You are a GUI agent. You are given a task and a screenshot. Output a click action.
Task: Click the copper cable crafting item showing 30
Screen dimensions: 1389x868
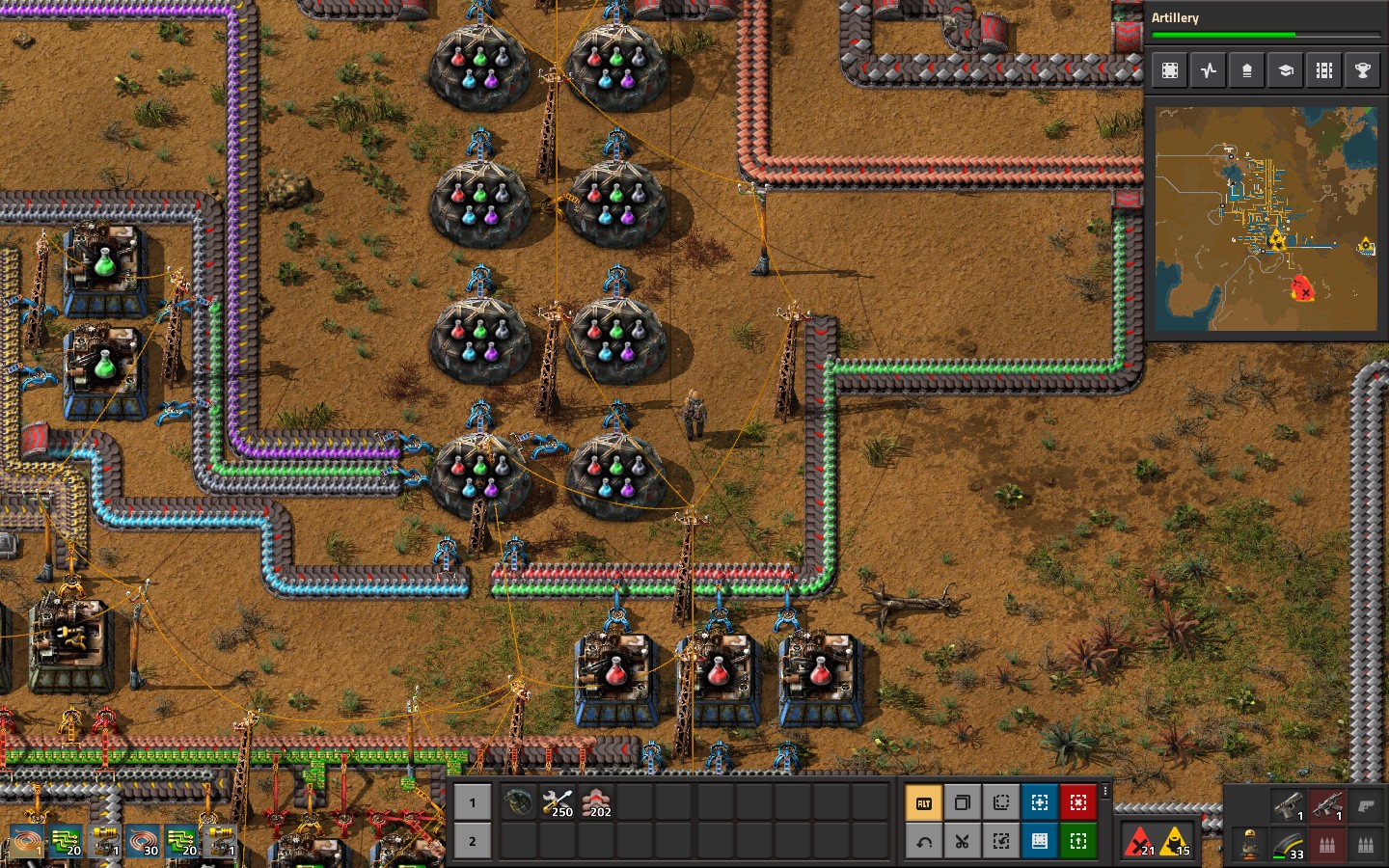[x=143, y=841]
